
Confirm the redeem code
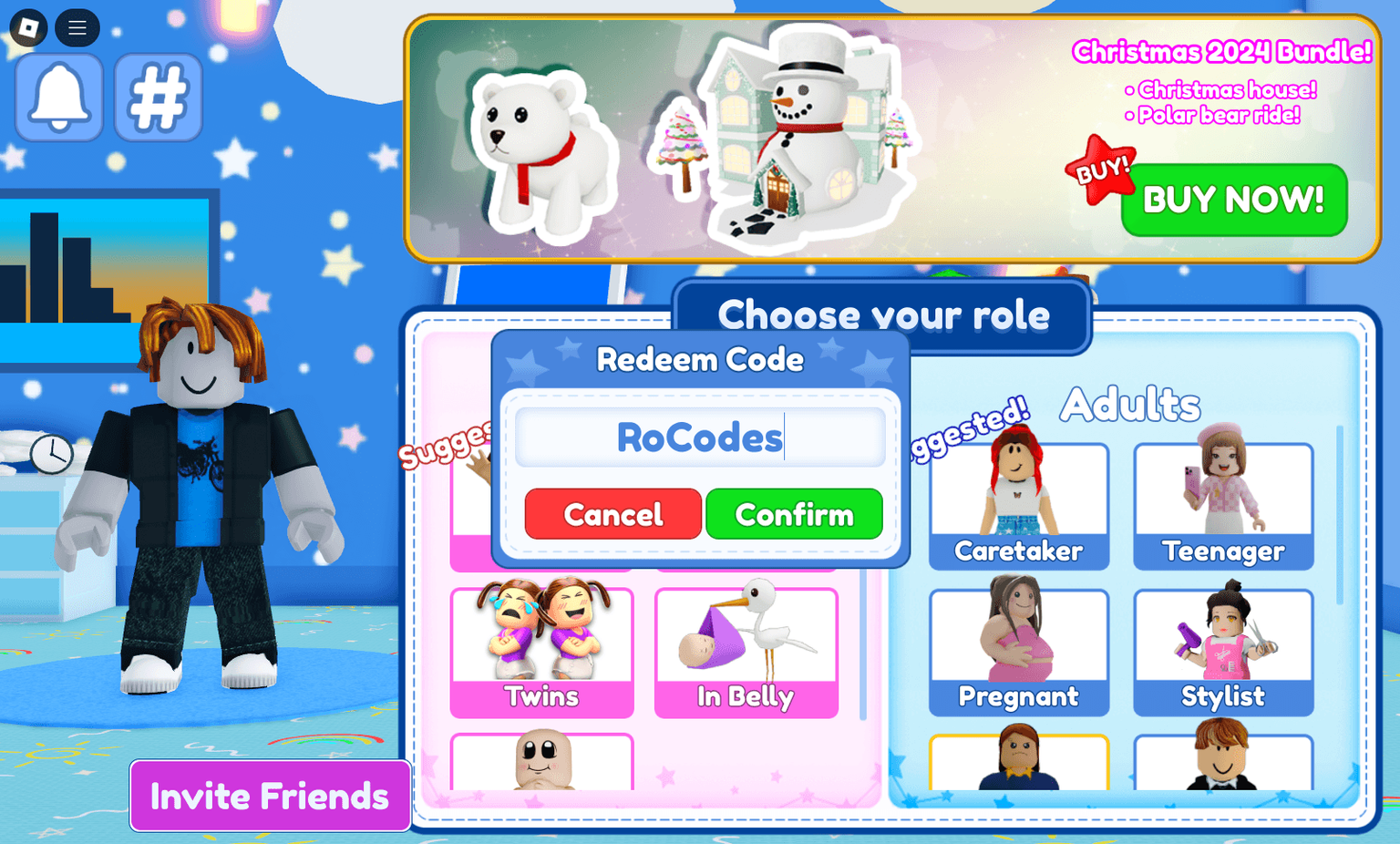pos(793,514)
